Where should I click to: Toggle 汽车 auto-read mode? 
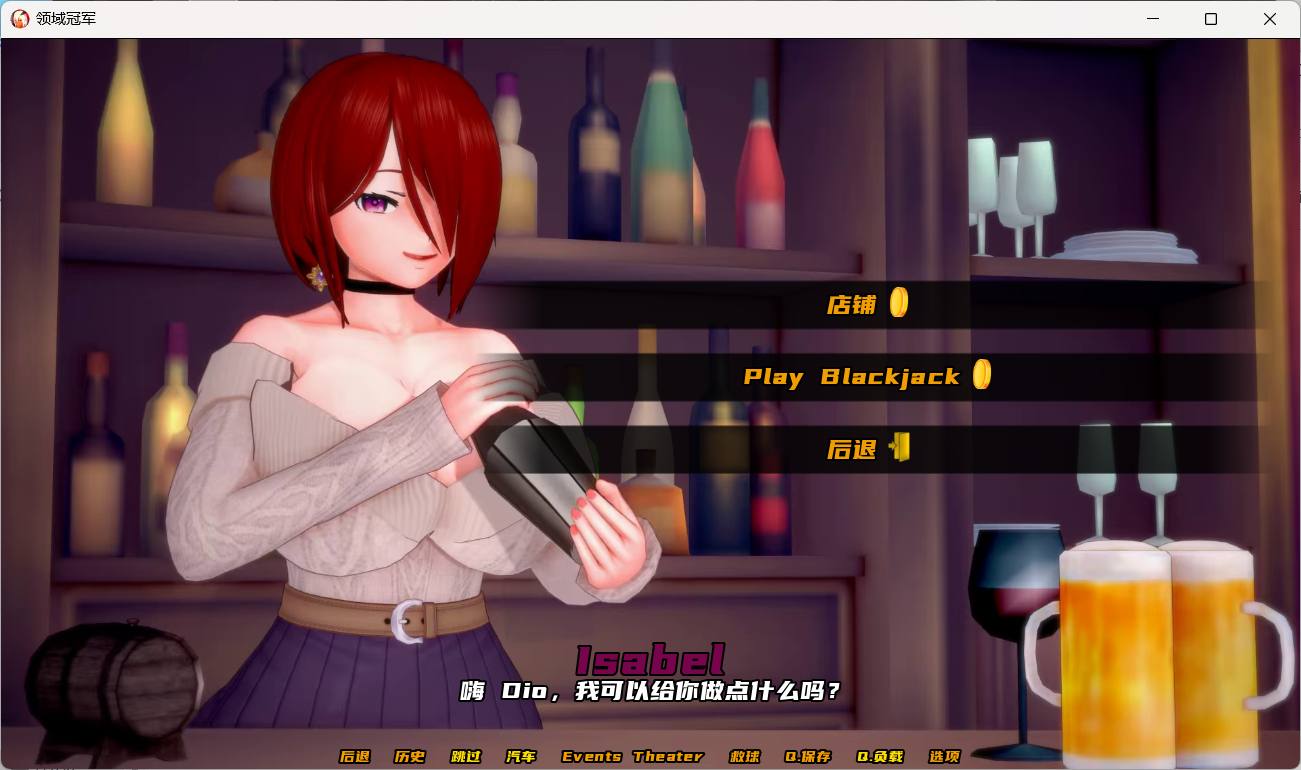coord(521,757)
